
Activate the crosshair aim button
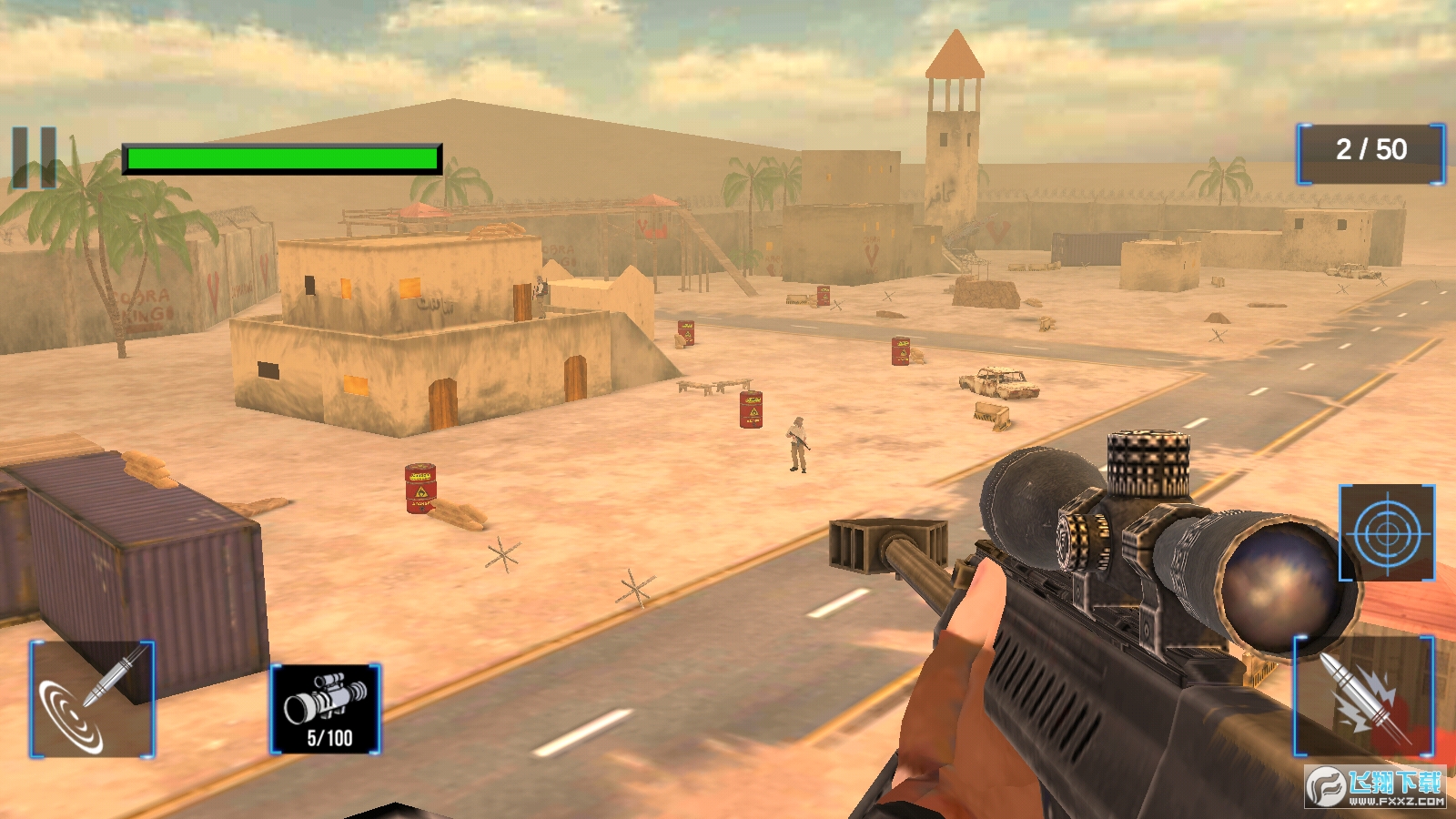coord(1386,532)
